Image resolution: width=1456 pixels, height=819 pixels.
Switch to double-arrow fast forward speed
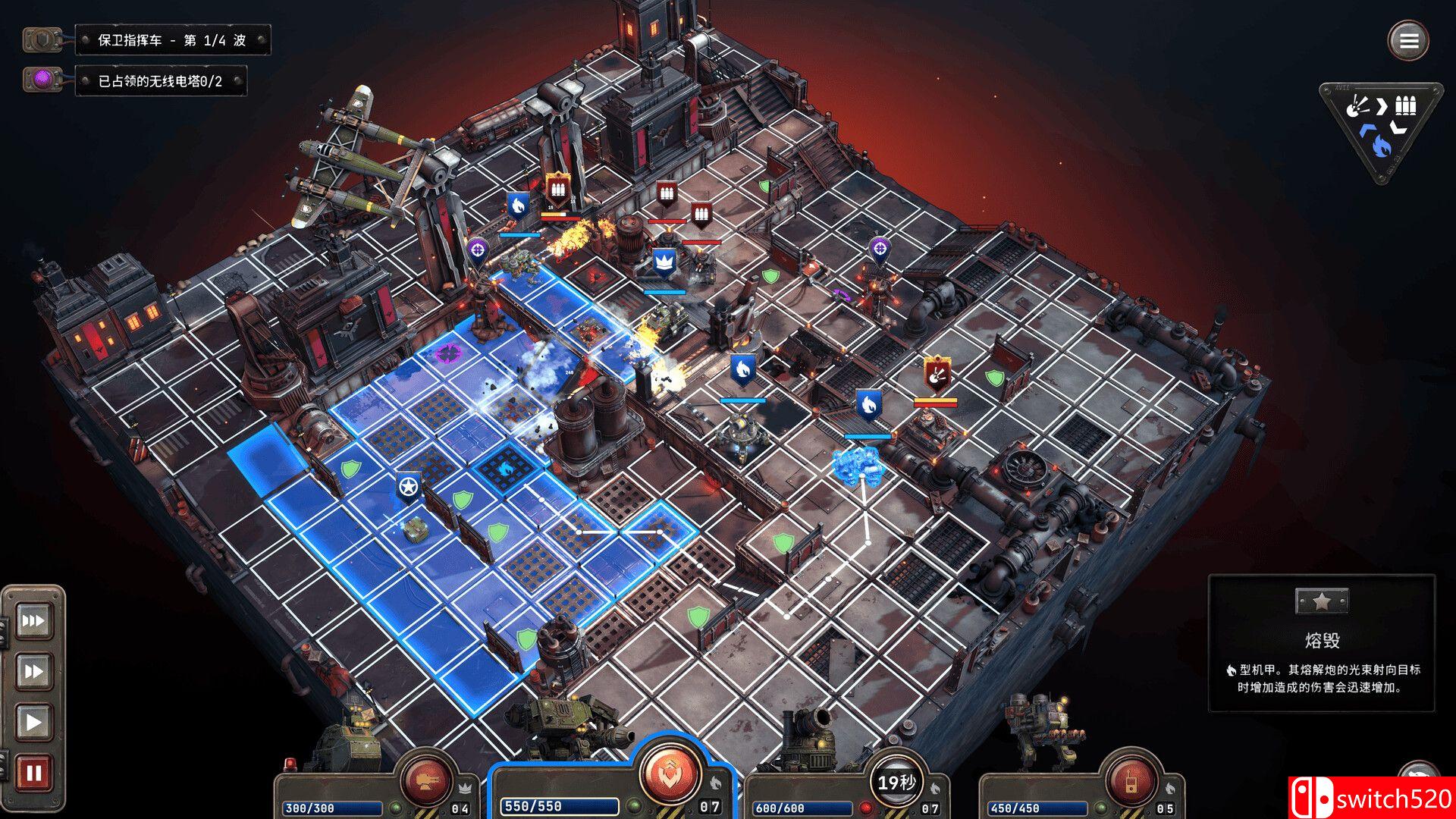click(x=33, y=671)
